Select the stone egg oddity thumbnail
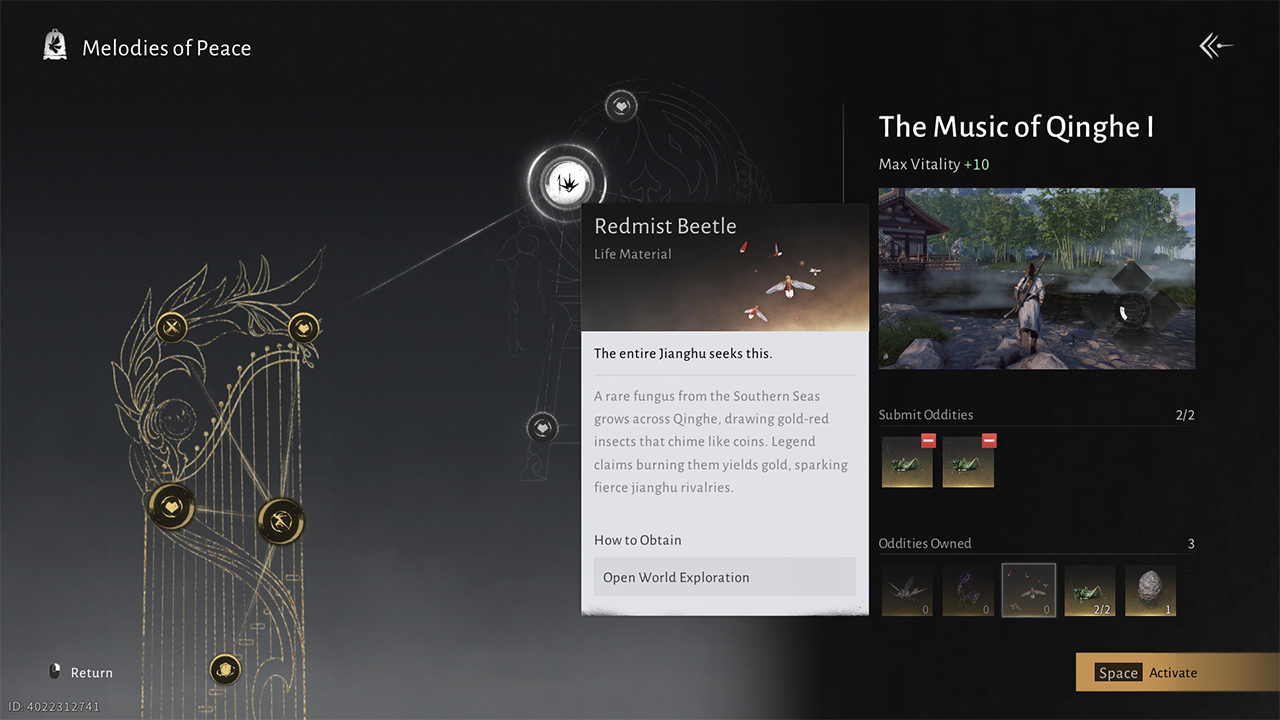The height and width of the screenshot is (720, 1280). coord(1150,590)
